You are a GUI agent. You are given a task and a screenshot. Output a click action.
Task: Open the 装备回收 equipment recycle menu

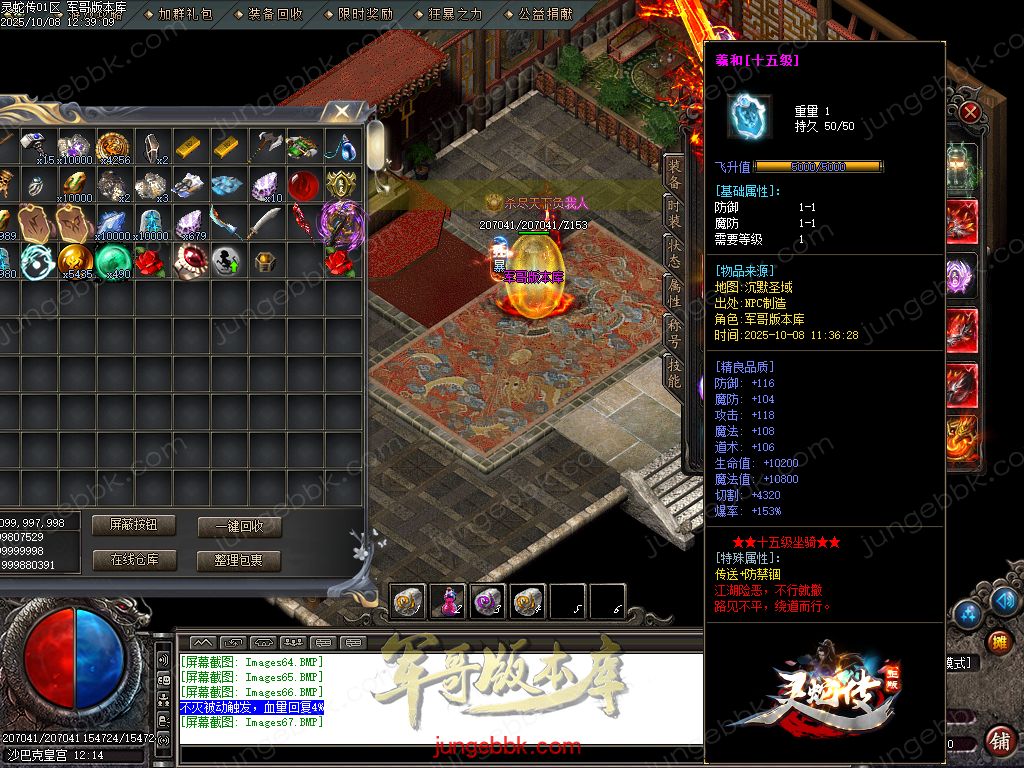coord(275,14)
